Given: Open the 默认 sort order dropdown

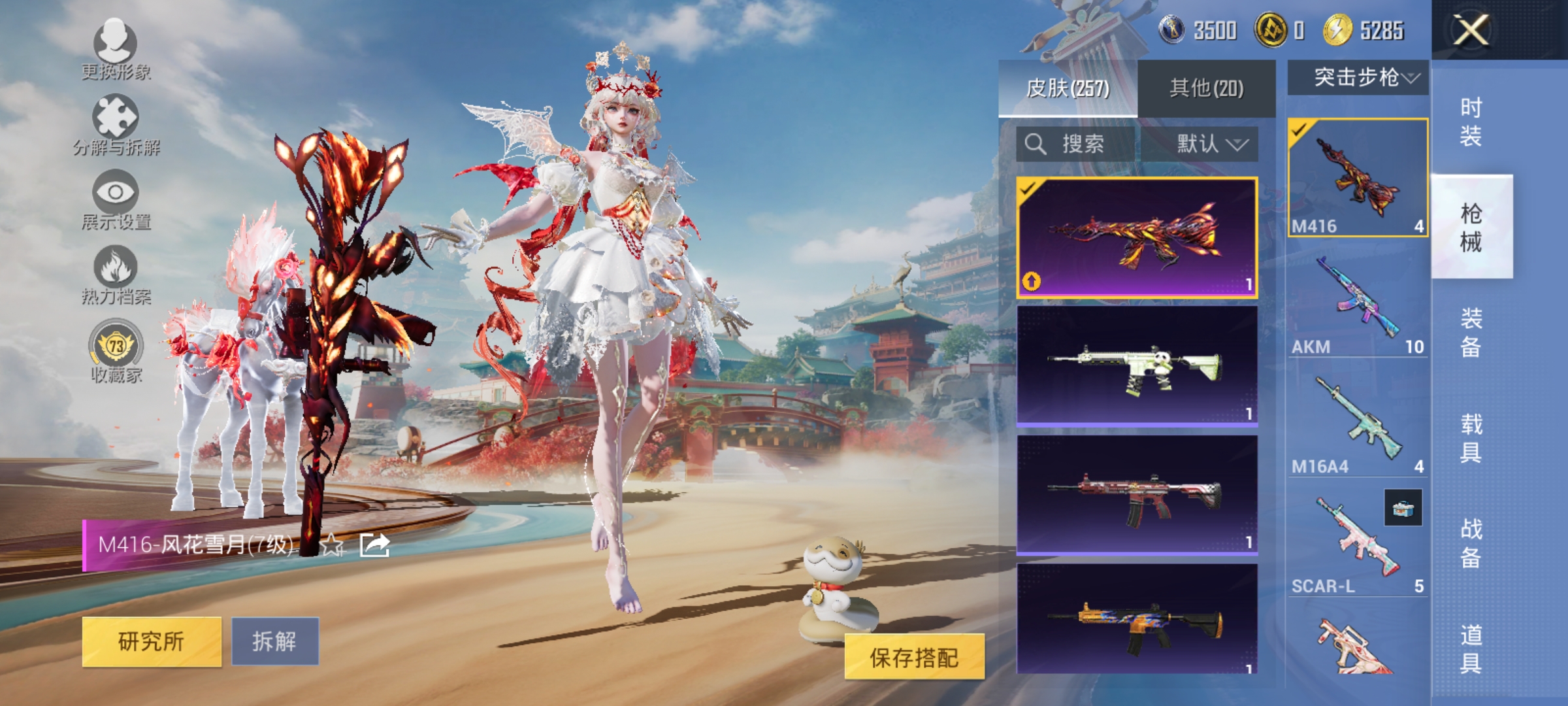Looking at the screenshot, I should pyautogui.click(x=1207, y=145).
